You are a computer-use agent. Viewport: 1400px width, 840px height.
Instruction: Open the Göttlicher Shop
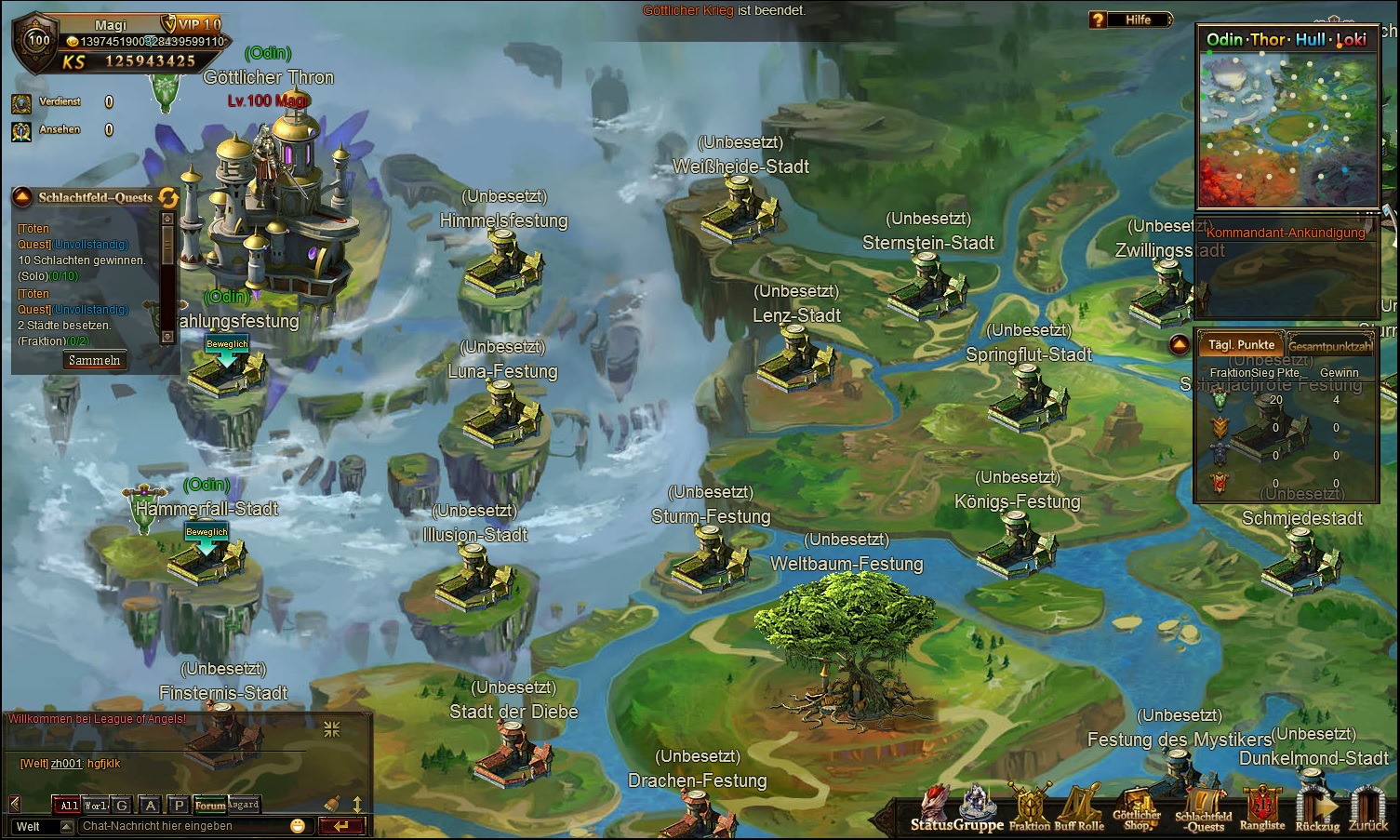(1136, 807)
